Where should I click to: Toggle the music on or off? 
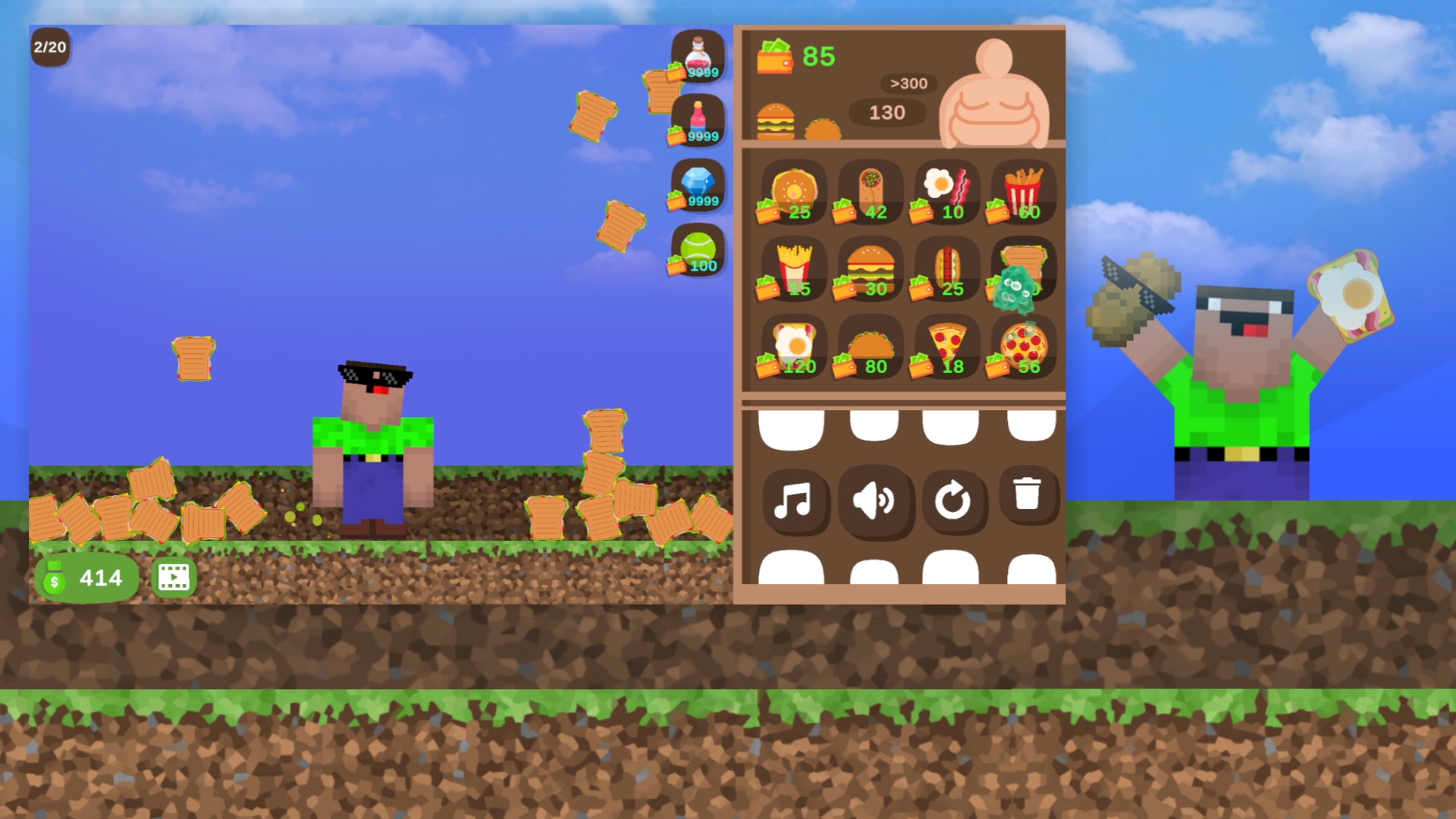795,500
